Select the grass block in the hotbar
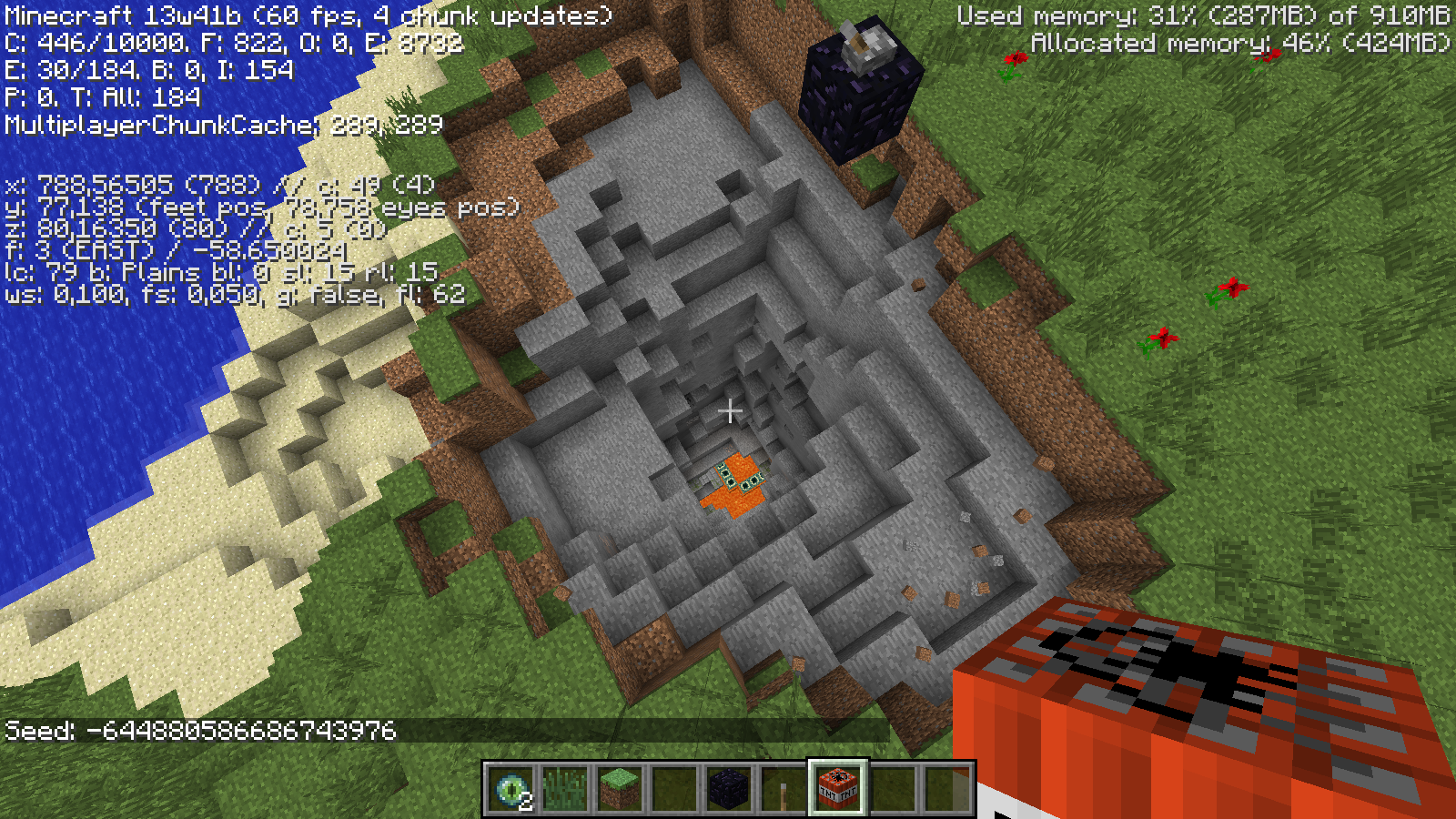 tap(620, 788)
